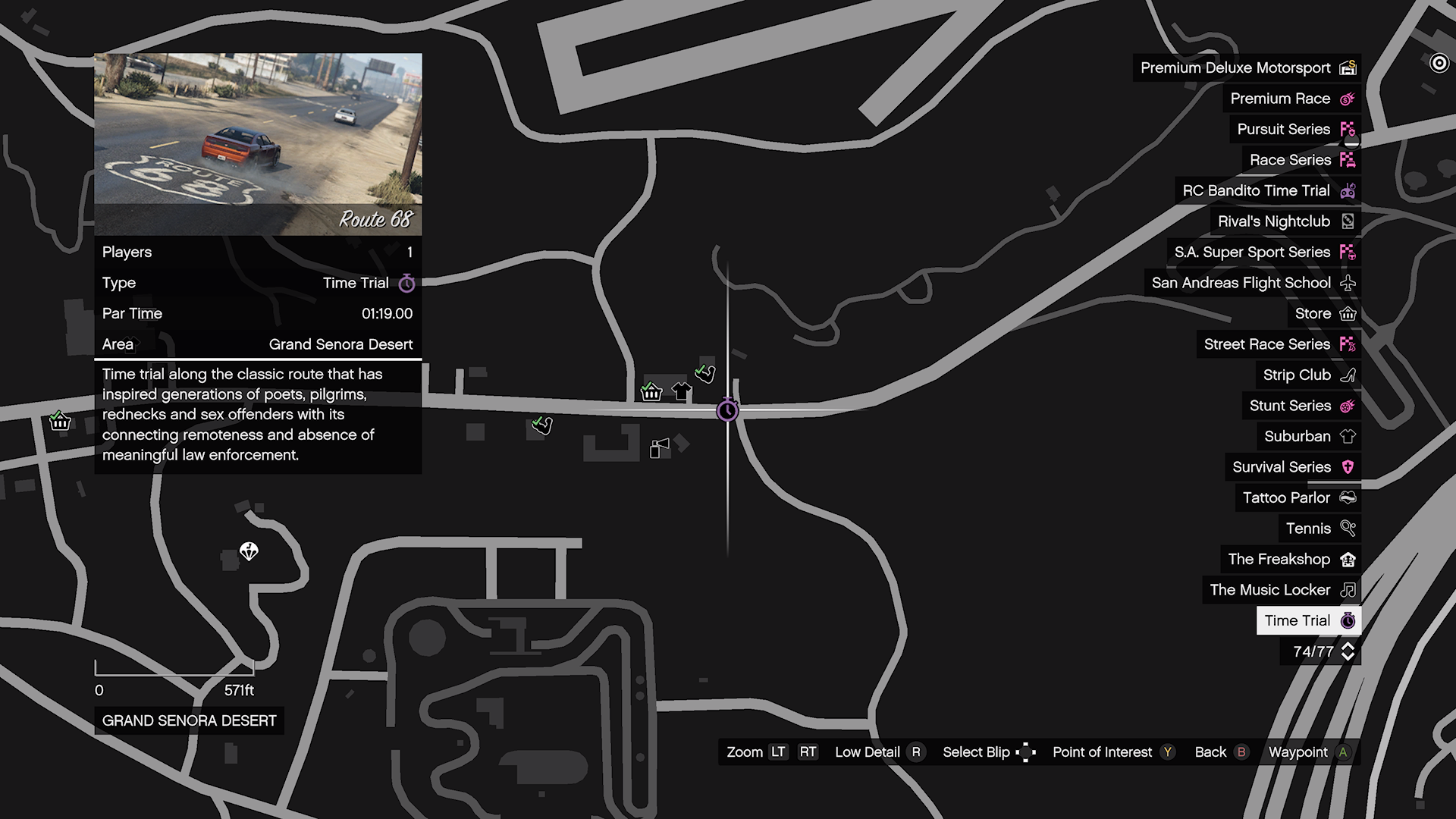Click the purple stopwatch Time Trial blip
Screen dimensions: 1456x819
(727, 410)
